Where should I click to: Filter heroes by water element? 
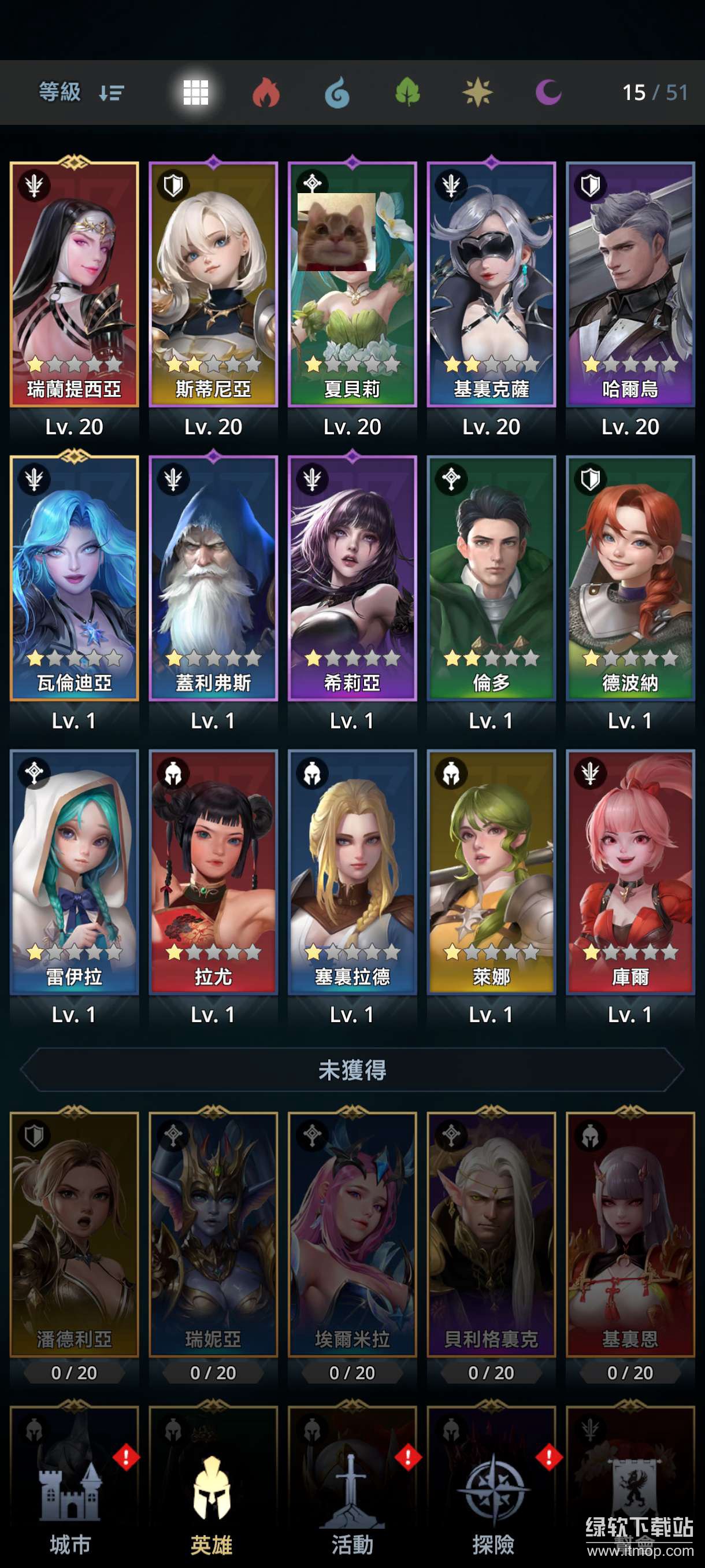click(x=337, y=93)
